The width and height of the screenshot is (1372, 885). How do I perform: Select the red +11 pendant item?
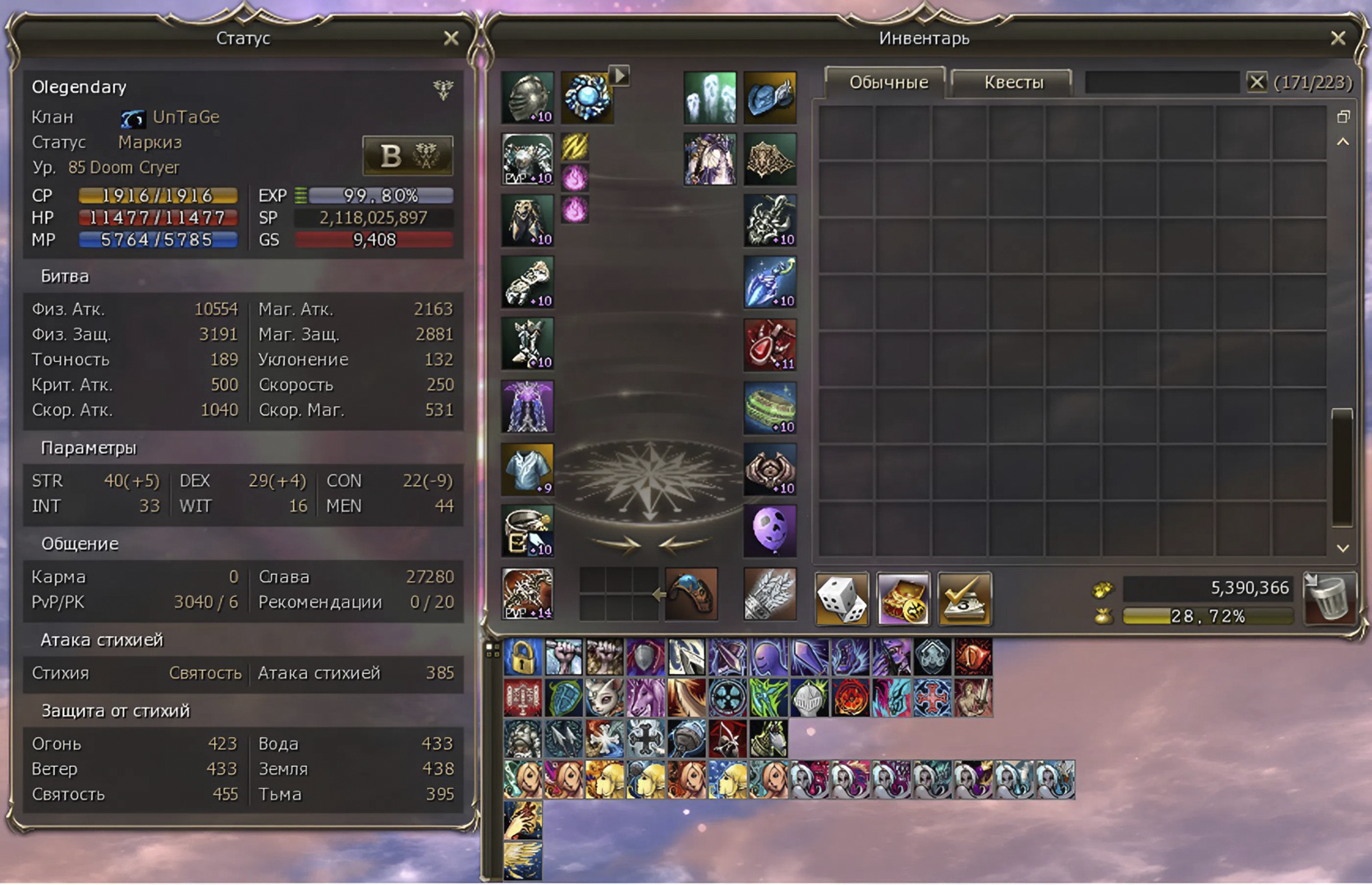pos(769,345)
